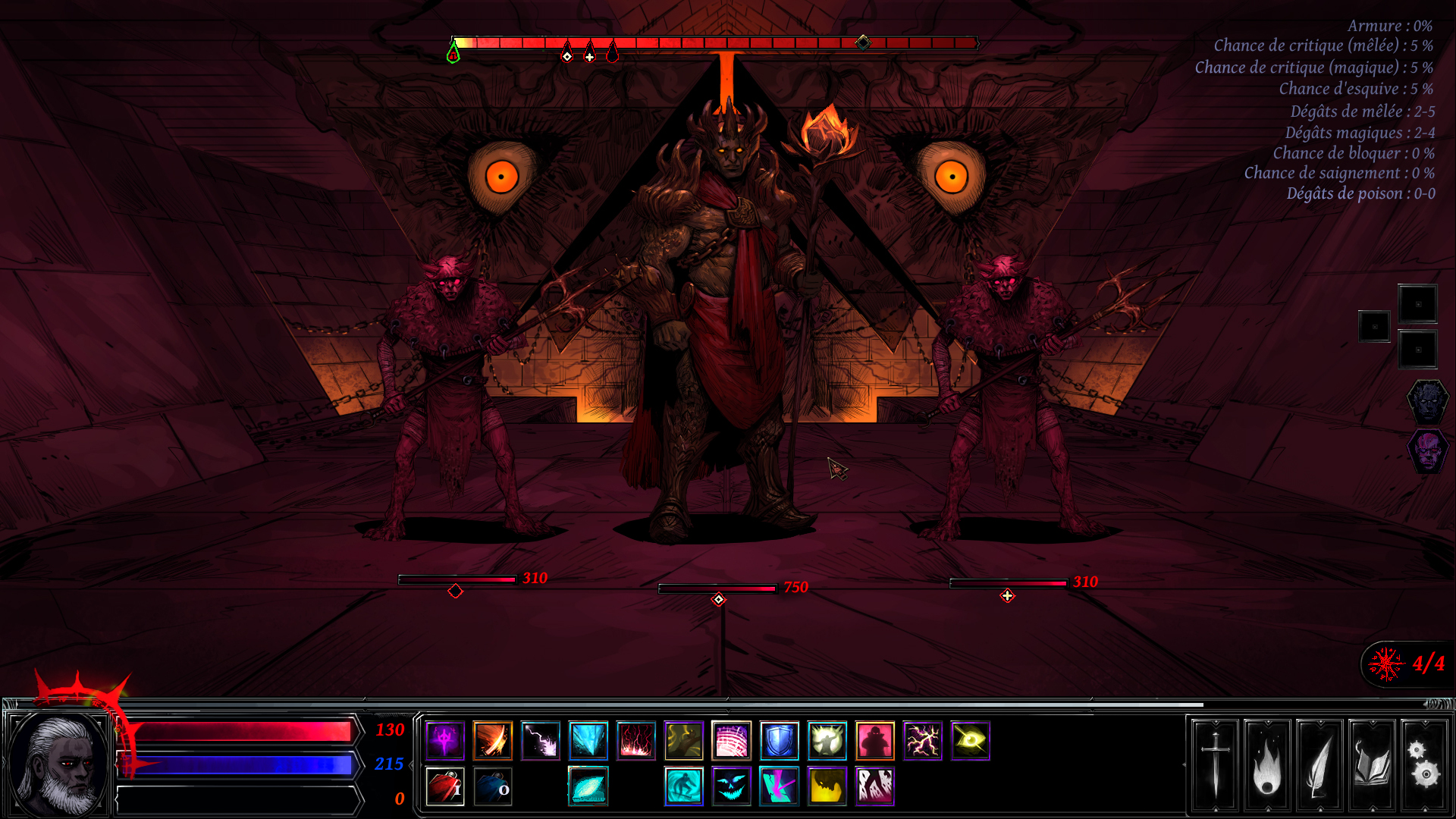Activate the blue shield defense skill
The height and width of the screenshot is (819, 1456).
click(x=780, y=742)
